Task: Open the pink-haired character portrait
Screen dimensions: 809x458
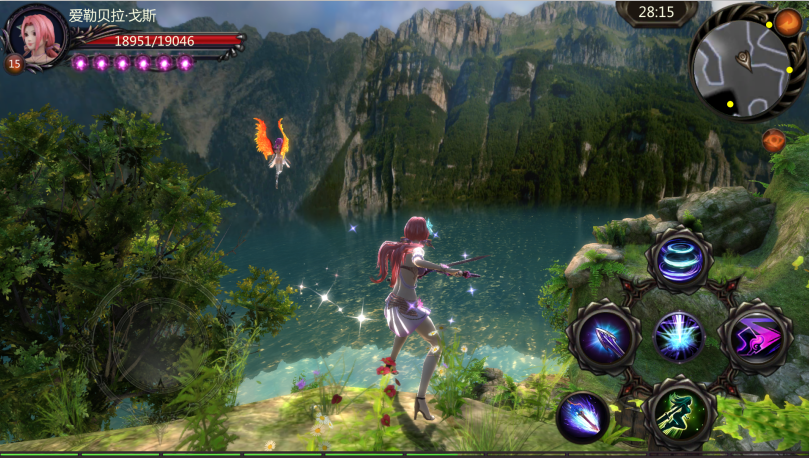Action: click(x=37, y=36)
